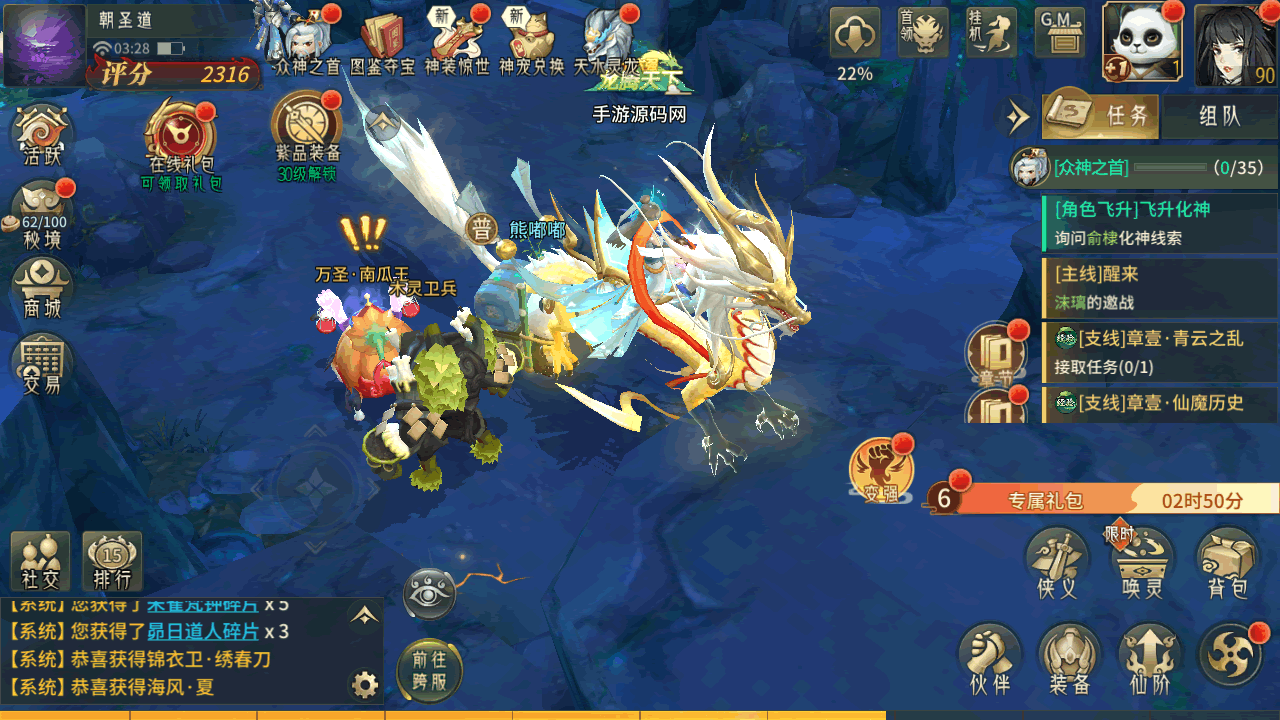Open the 背包 backpack
This screenshot has width=1280, height=720.
(1227, 565)
